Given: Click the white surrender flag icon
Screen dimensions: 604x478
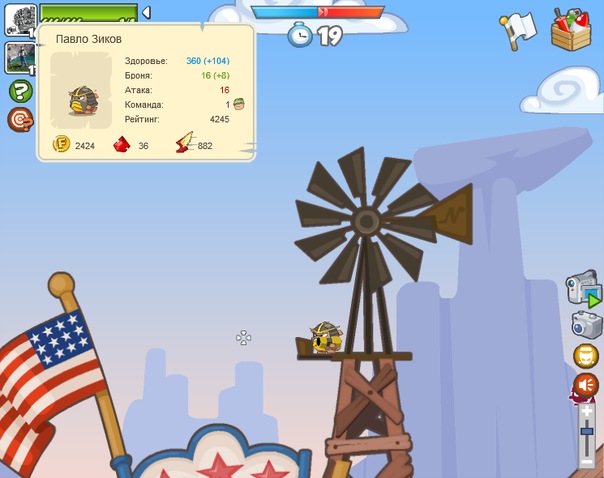Looking at the screenshot, I should point(520,28).
